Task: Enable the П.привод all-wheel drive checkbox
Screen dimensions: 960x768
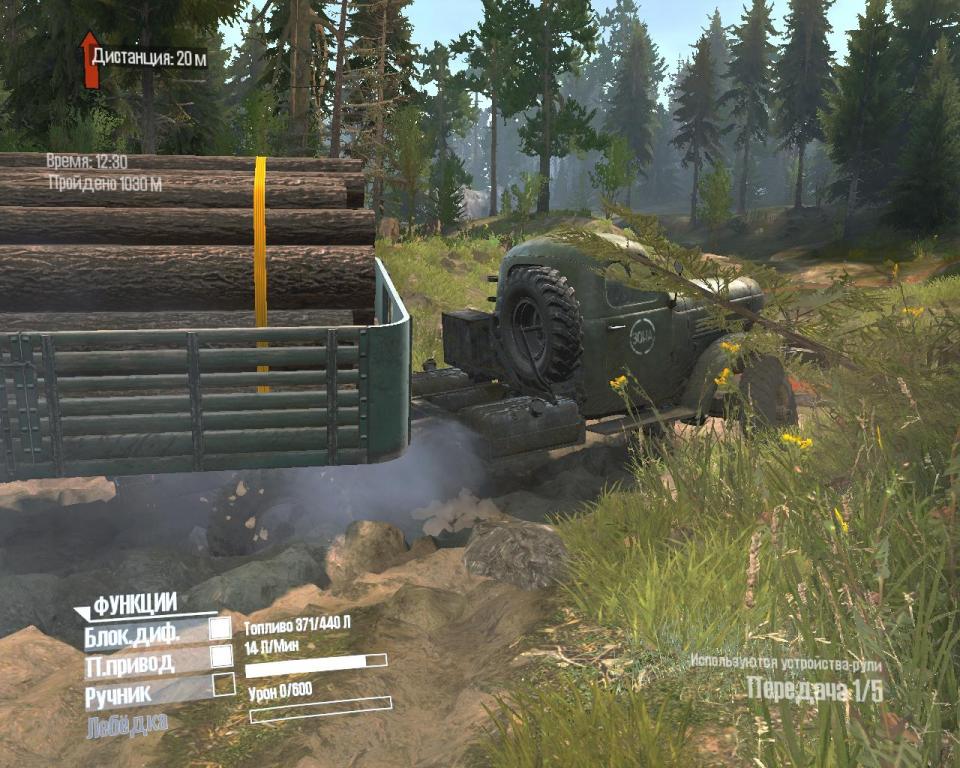Action: 221,656
